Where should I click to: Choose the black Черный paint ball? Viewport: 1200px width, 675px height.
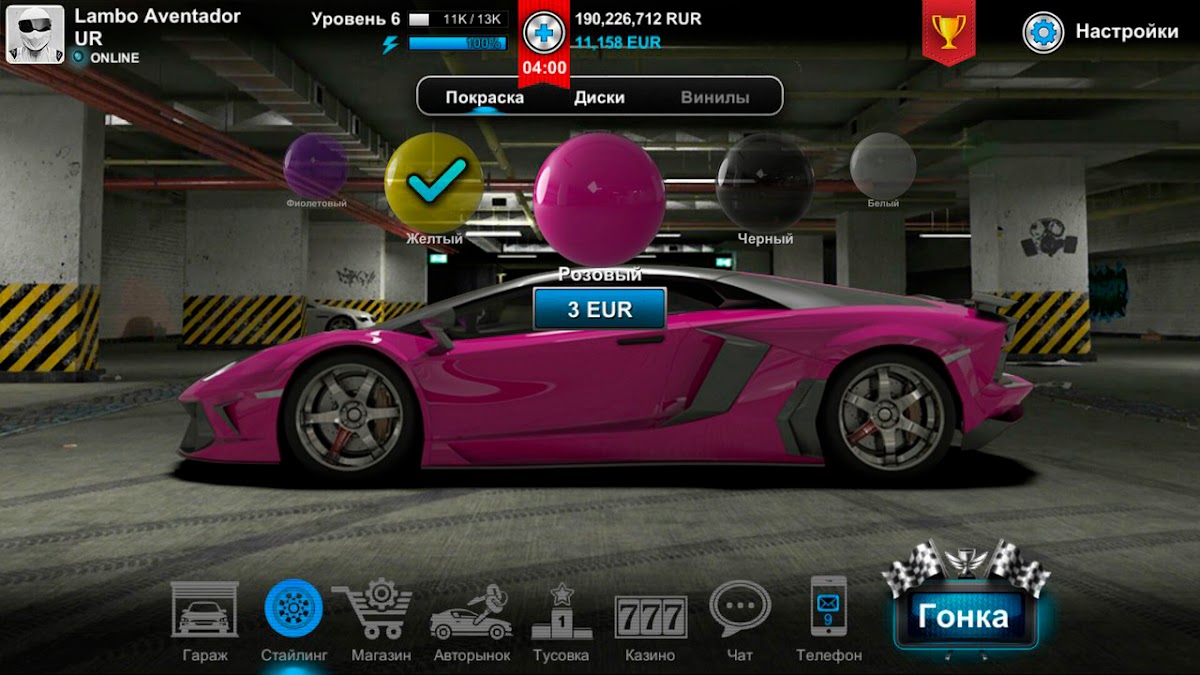[x=765, y=181]
